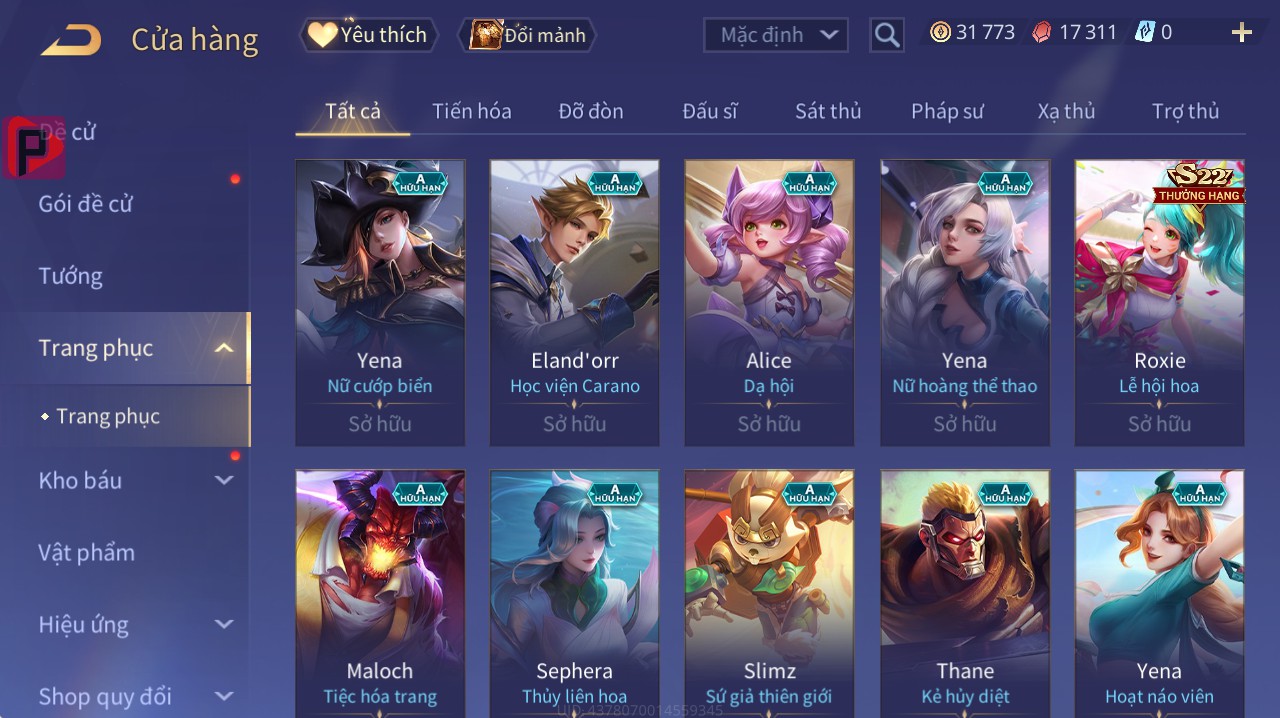Viewport: 1280px width, 718px height.
Task: Add currency with the plus button
Action: coord(1241,33)
